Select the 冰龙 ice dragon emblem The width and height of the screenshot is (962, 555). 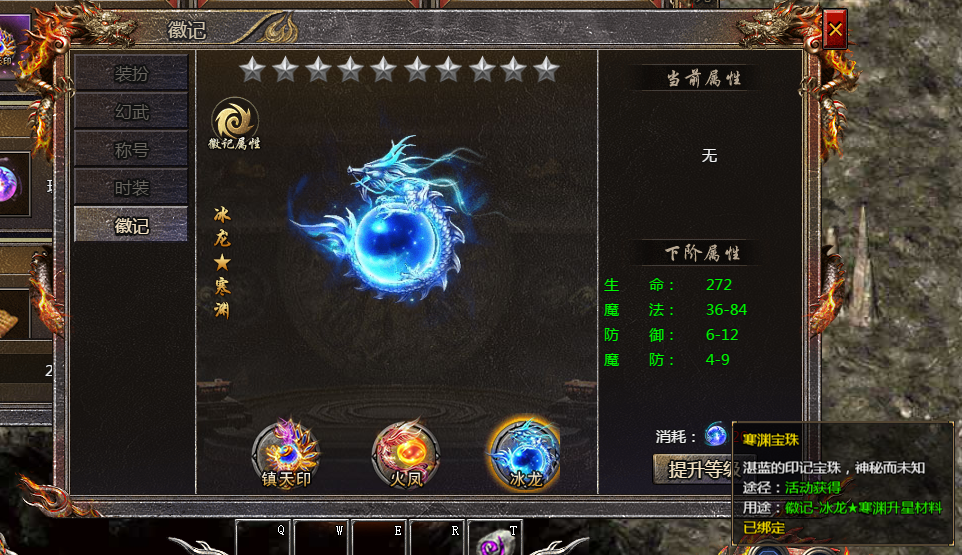[523, 450]
